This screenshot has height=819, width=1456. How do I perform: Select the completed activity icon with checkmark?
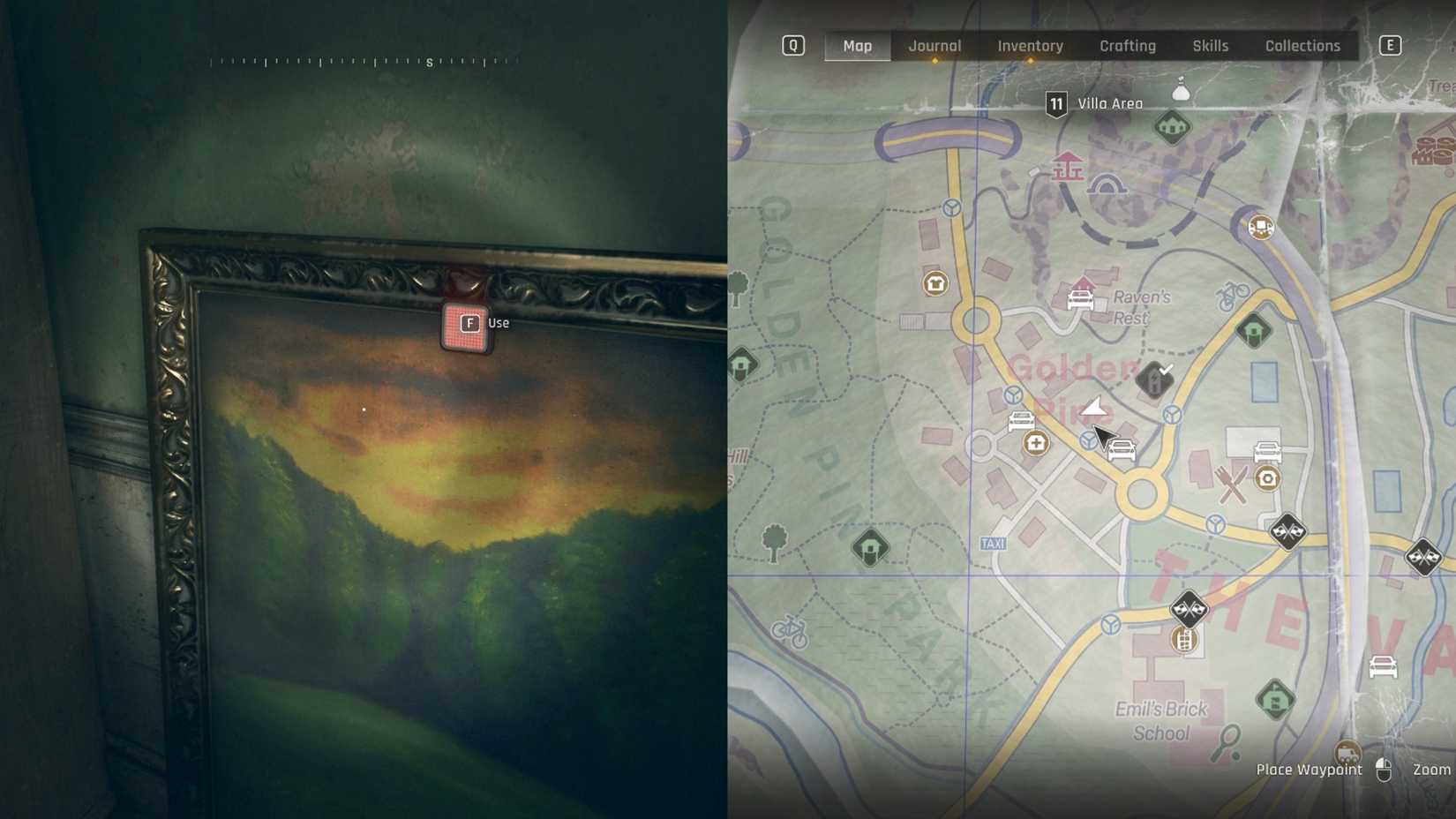(1152, 380)
